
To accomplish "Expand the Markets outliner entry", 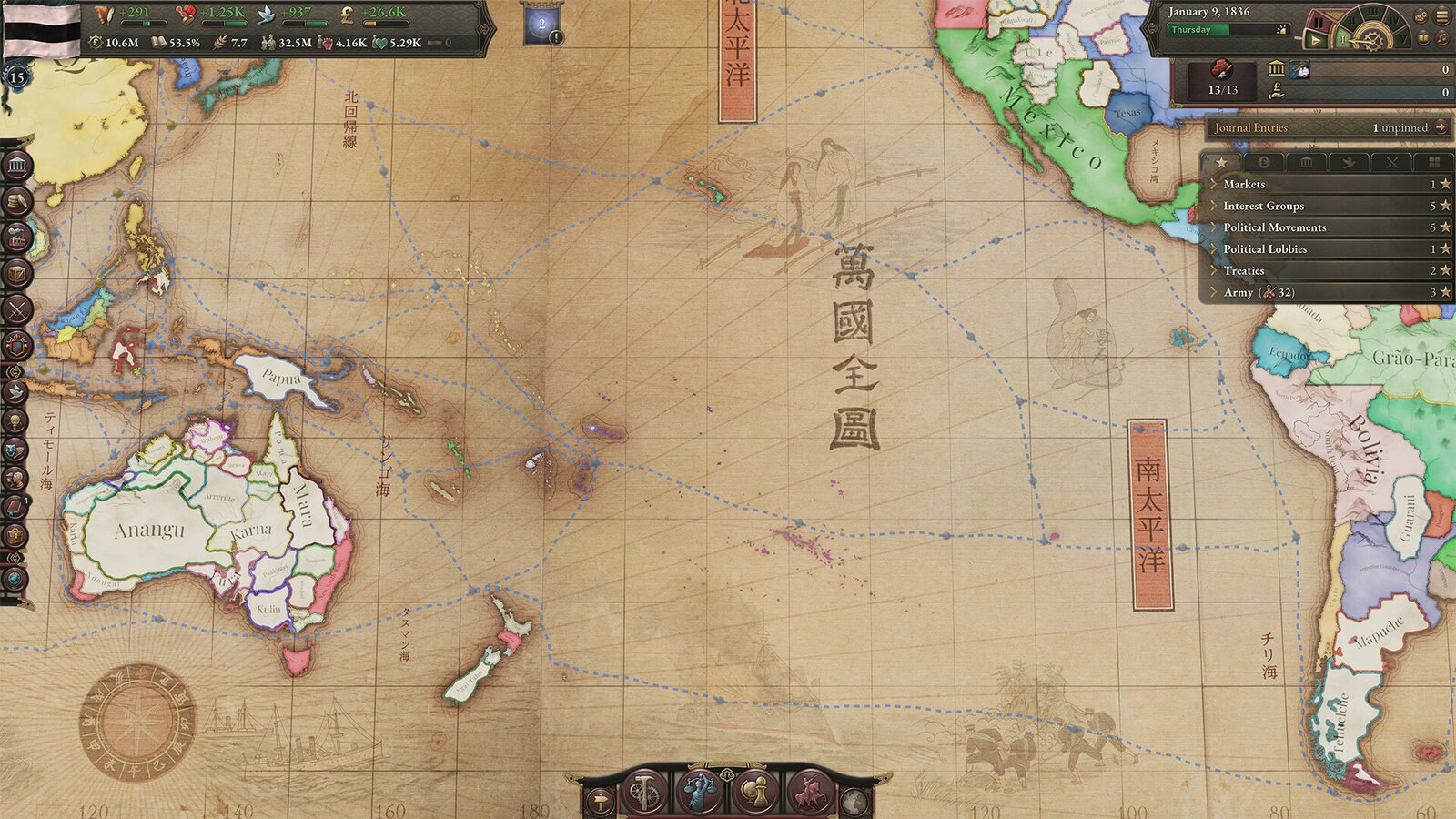I will 1214,184.
